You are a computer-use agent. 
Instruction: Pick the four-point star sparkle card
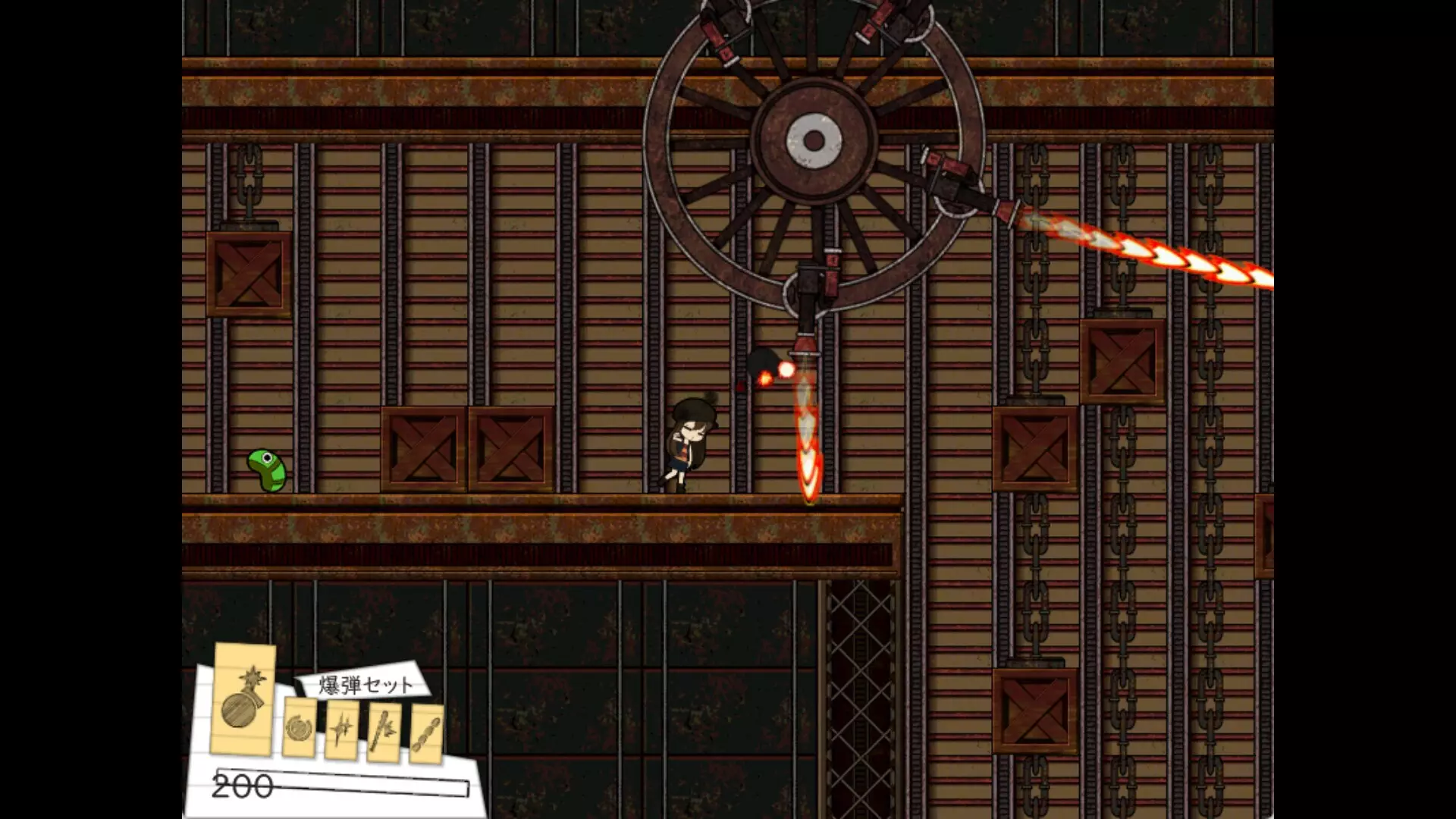click(341, 730)
